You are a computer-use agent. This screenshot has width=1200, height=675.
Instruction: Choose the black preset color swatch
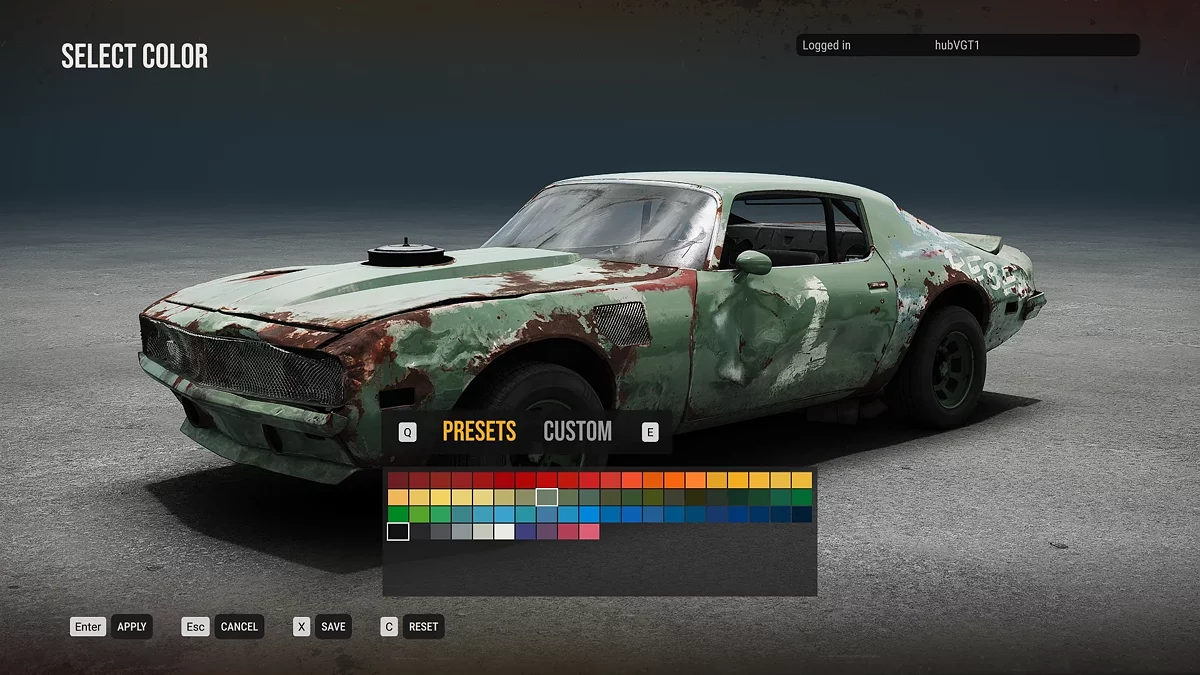coord(398,531)
